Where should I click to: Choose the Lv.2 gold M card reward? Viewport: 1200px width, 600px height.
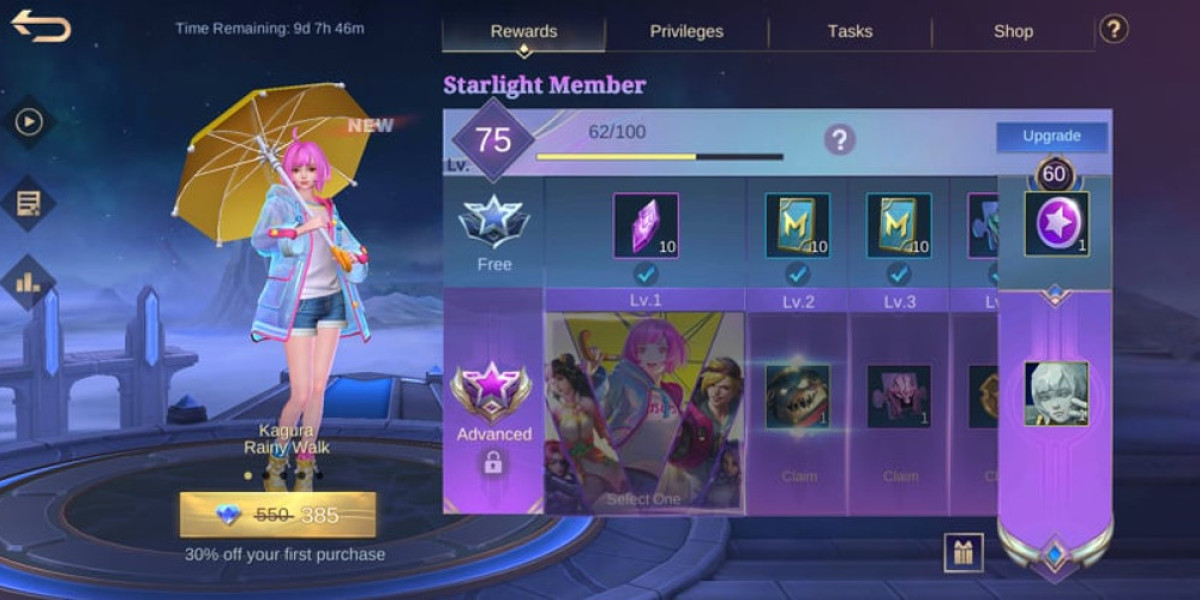[x=797, y=225]
